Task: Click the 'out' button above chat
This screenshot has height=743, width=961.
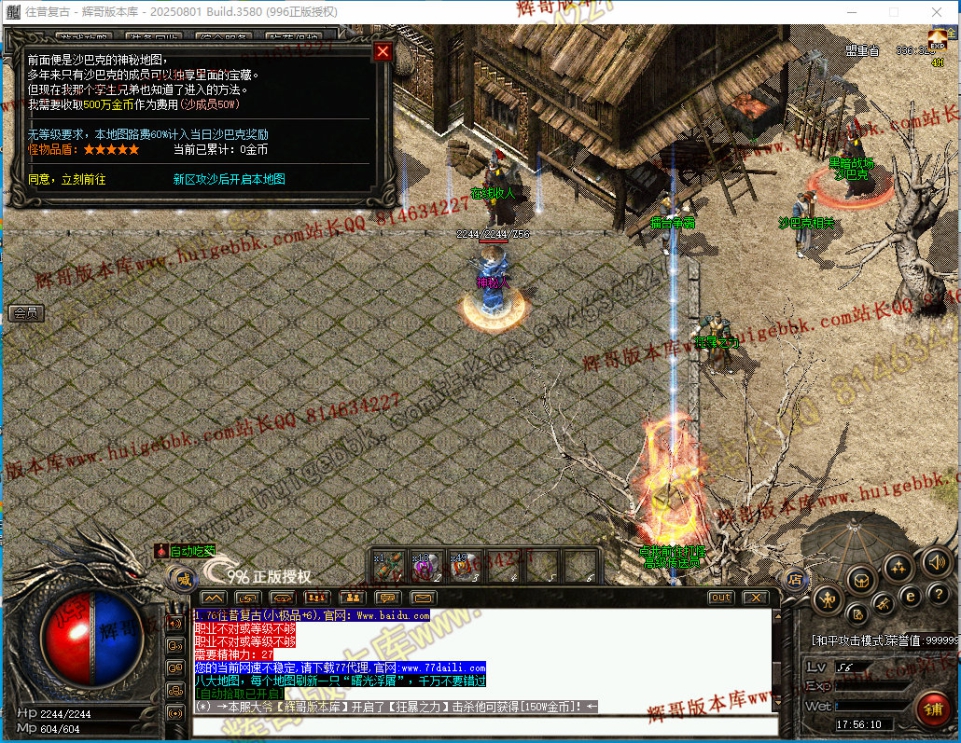Action: [720, 597]
